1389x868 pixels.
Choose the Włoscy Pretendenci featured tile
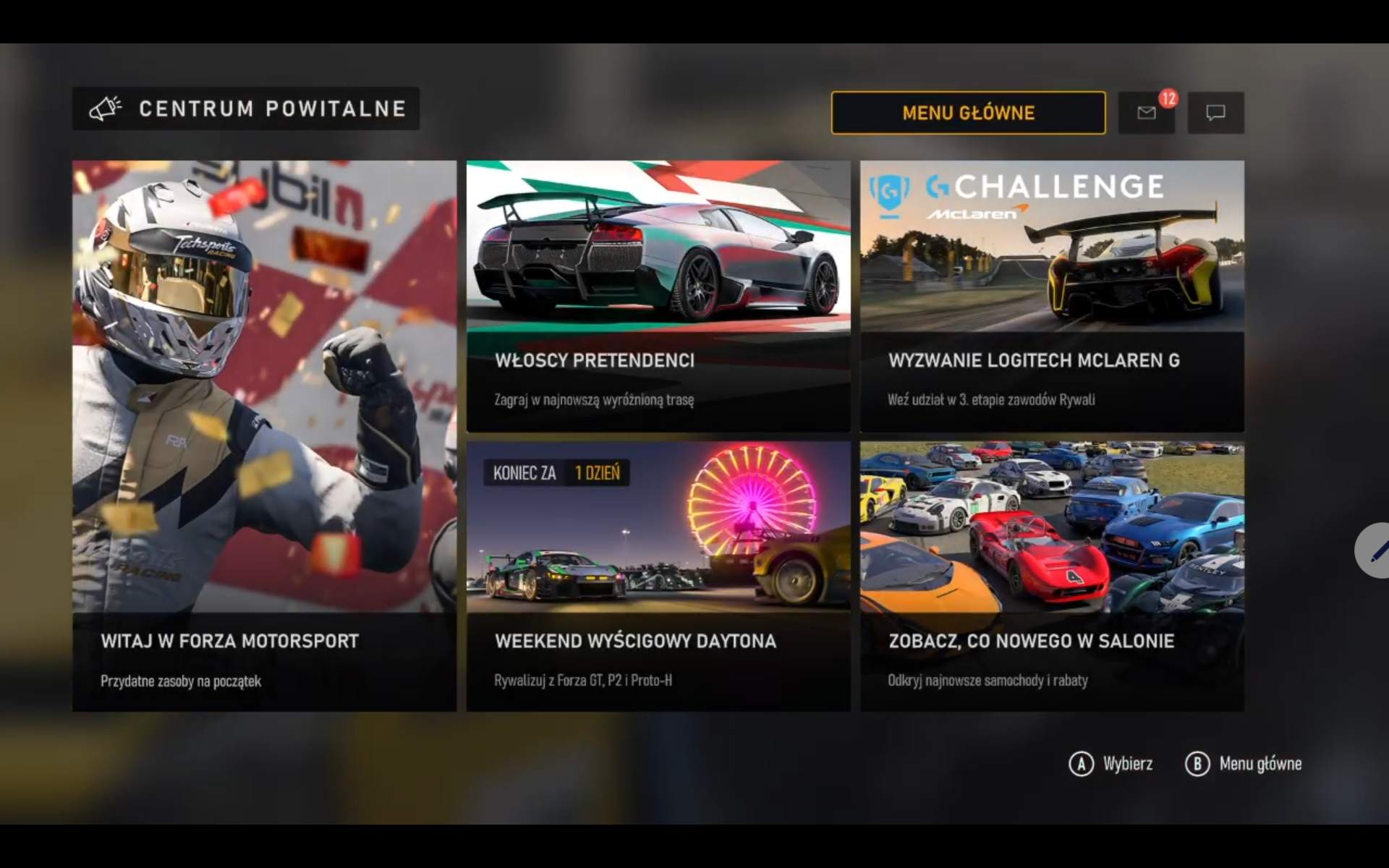point(658,296)
